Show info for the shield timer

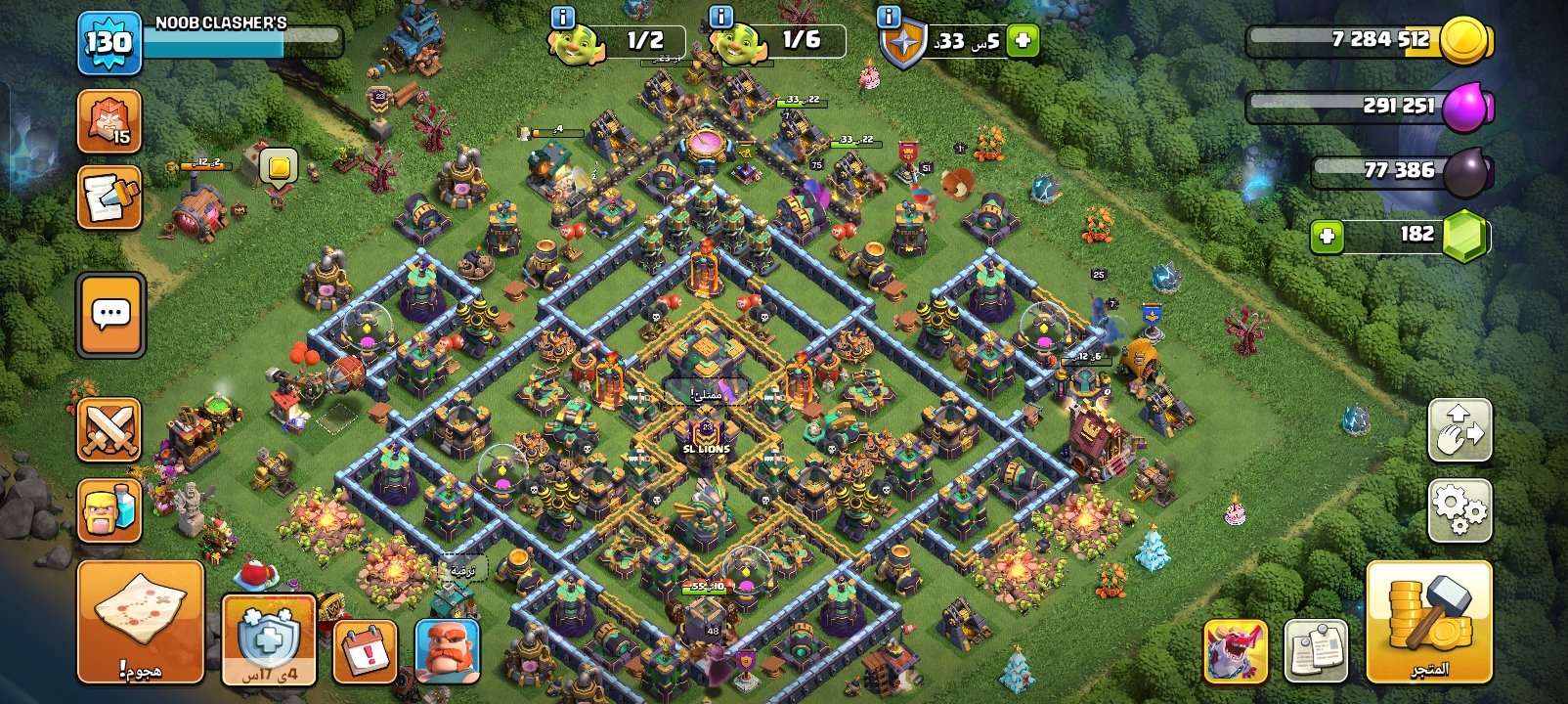click(x=889, y=17)
